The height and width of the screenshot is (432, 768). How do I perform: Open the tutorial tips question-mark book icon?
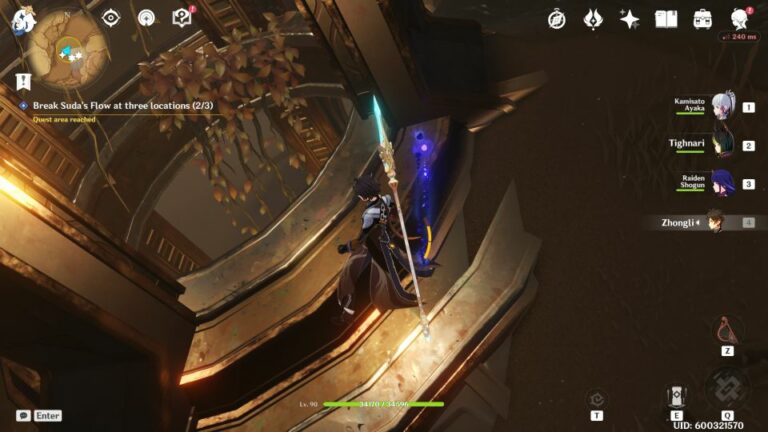181,18
